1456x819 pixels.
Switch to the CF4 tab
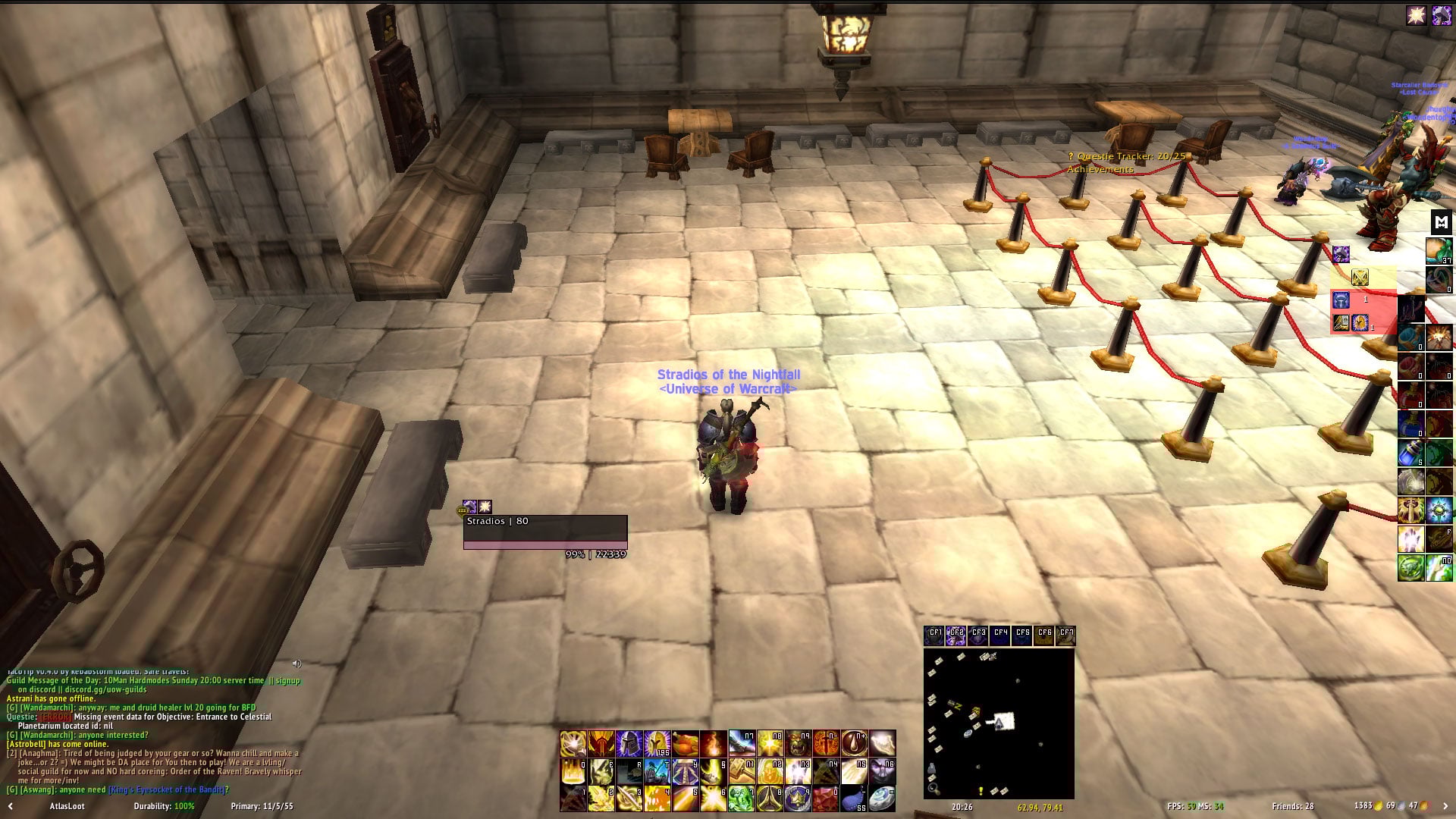pyautogui.click(x=1000, y=634)
